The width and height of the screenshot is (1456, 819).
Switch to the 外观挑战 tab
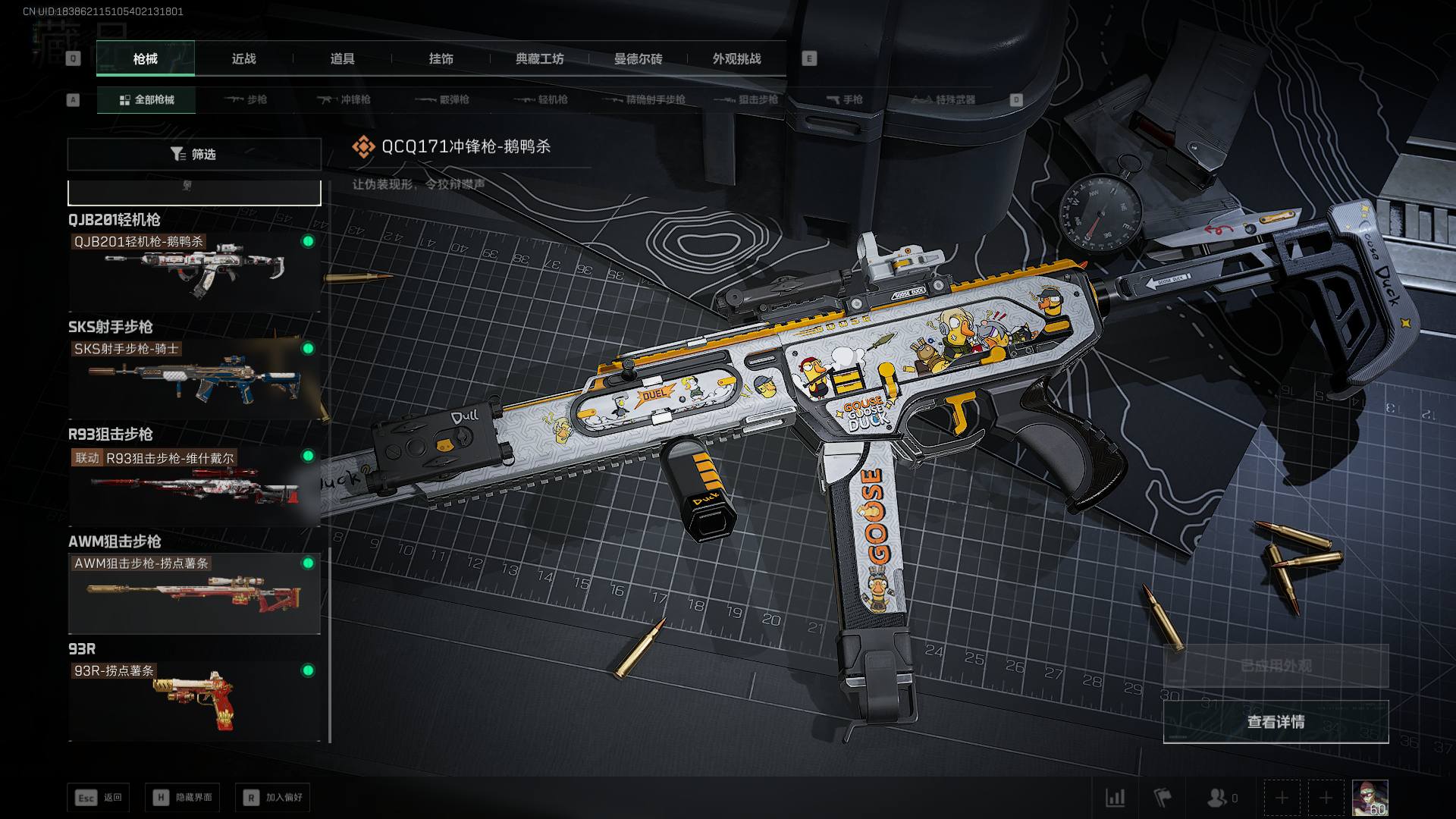click(x=736, y=59)
